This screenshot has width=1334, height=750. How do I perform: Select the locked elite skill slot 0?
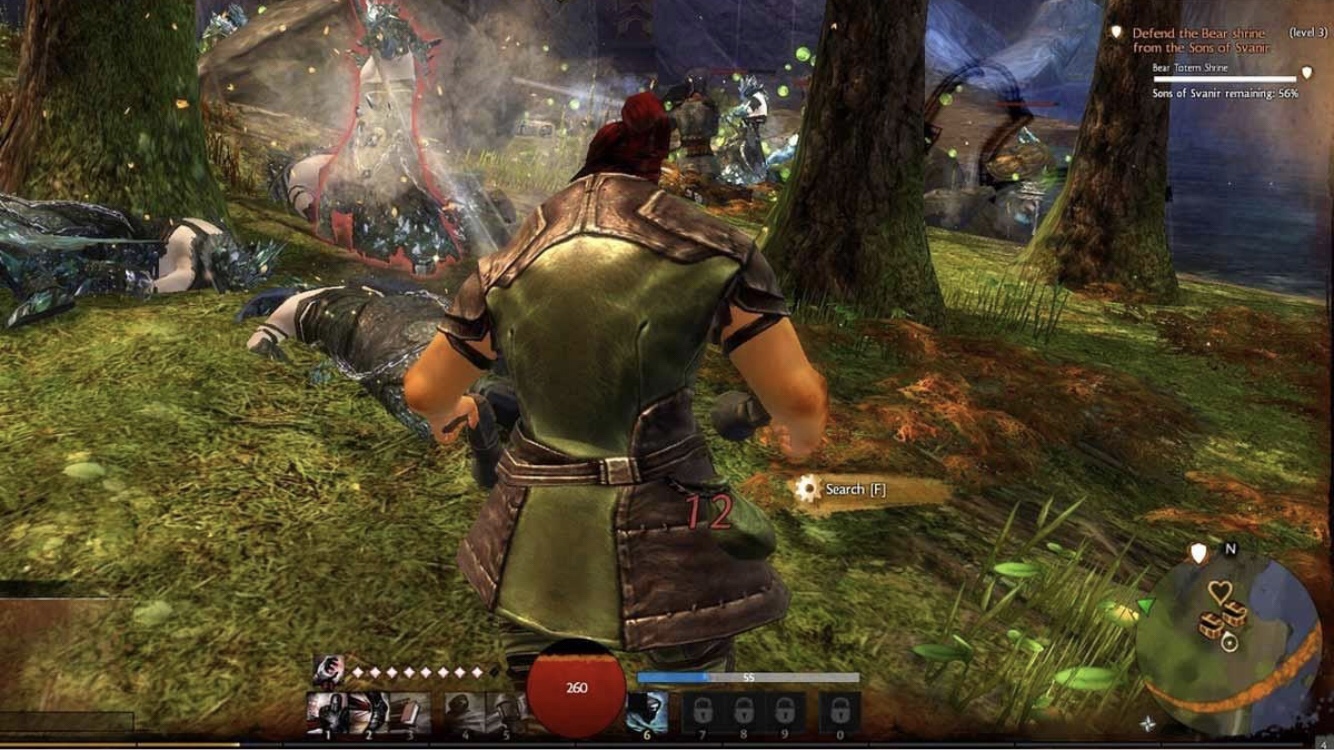pos(839,713)
